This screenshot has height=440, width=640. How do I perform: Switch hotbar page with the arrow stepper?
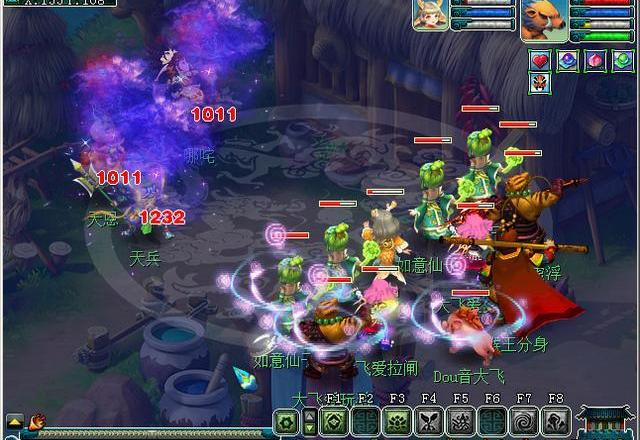(x=309, y=421)
